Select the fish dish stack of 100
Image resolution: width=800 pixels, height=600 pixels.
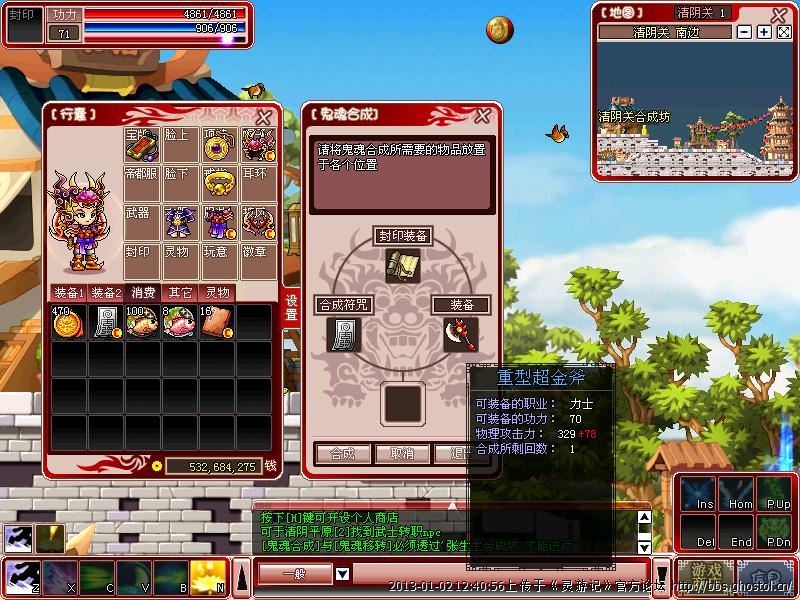click(x=141, y=324)
